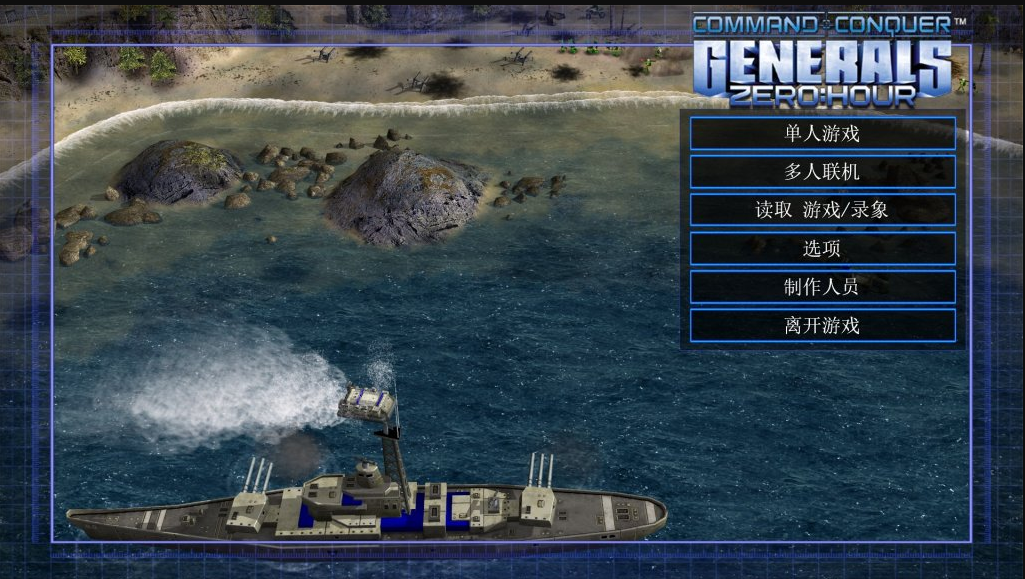
Task: Open the 选项 options menu
Action: [822, 249]
